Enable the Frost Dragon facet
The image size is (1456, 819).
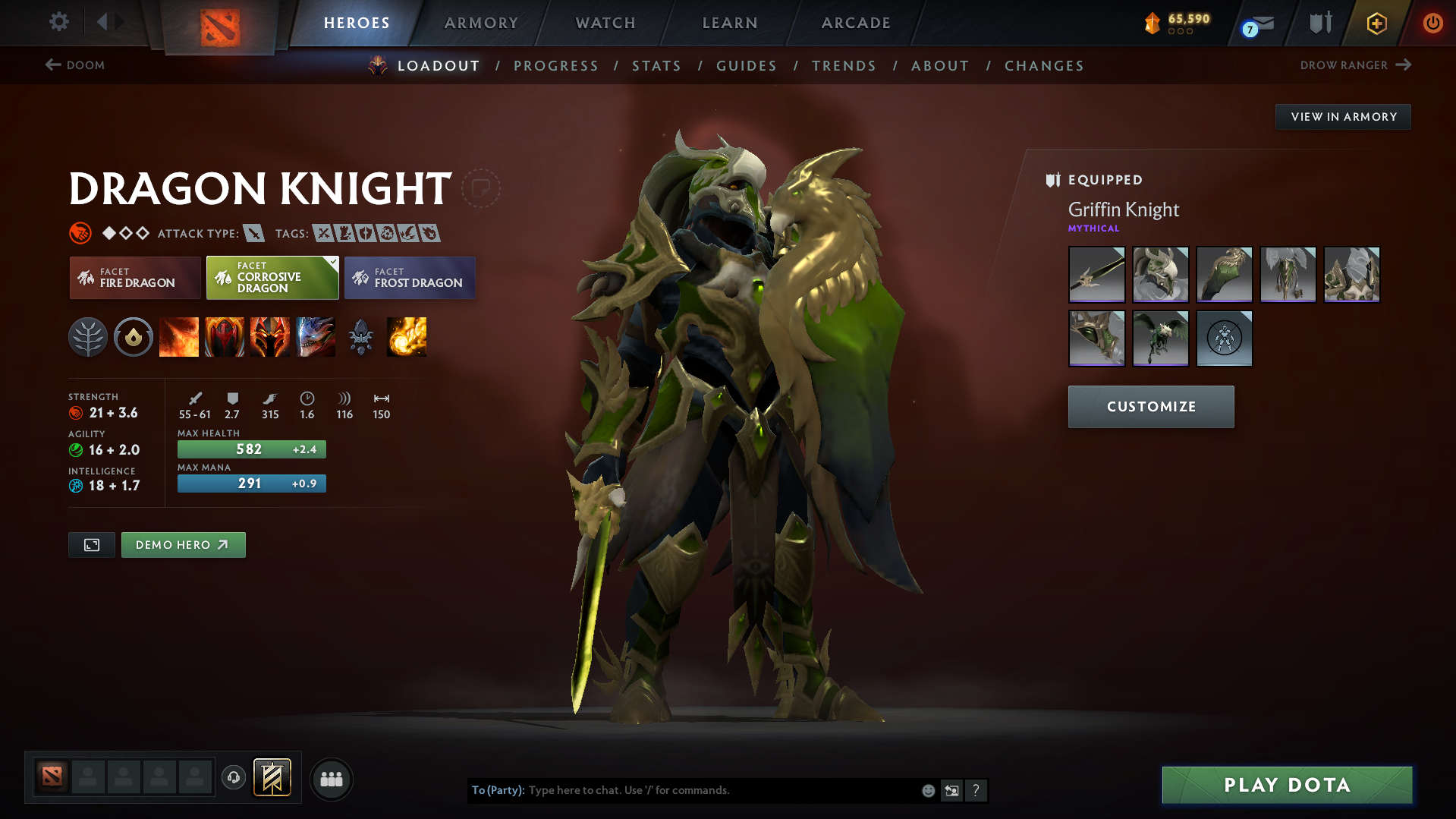[410, 278]
